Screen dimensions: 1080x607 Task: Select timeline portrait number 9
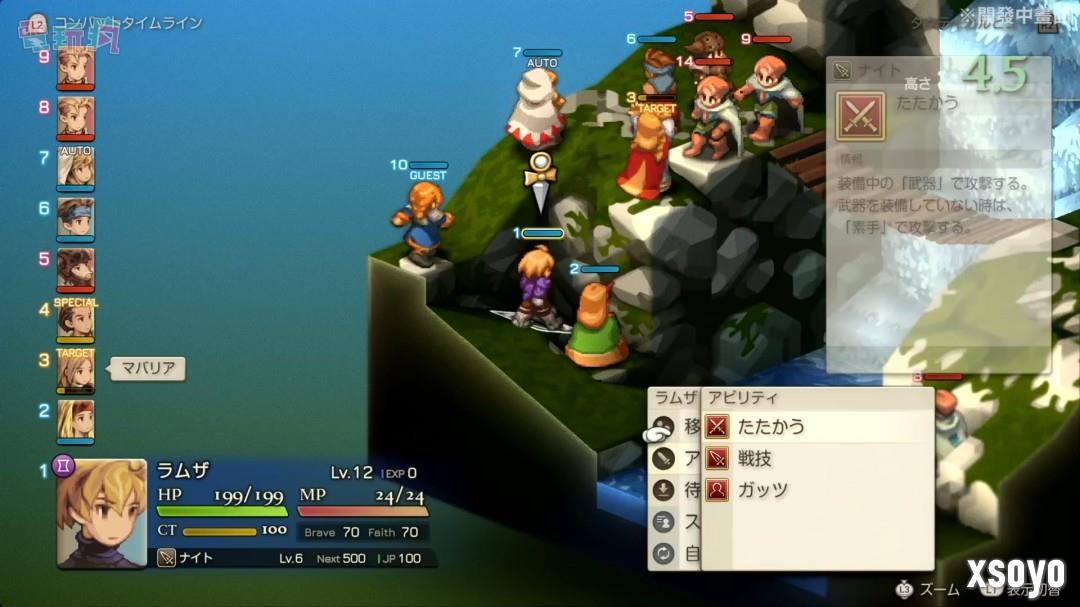pyautogui.click(x=75, y=67)
